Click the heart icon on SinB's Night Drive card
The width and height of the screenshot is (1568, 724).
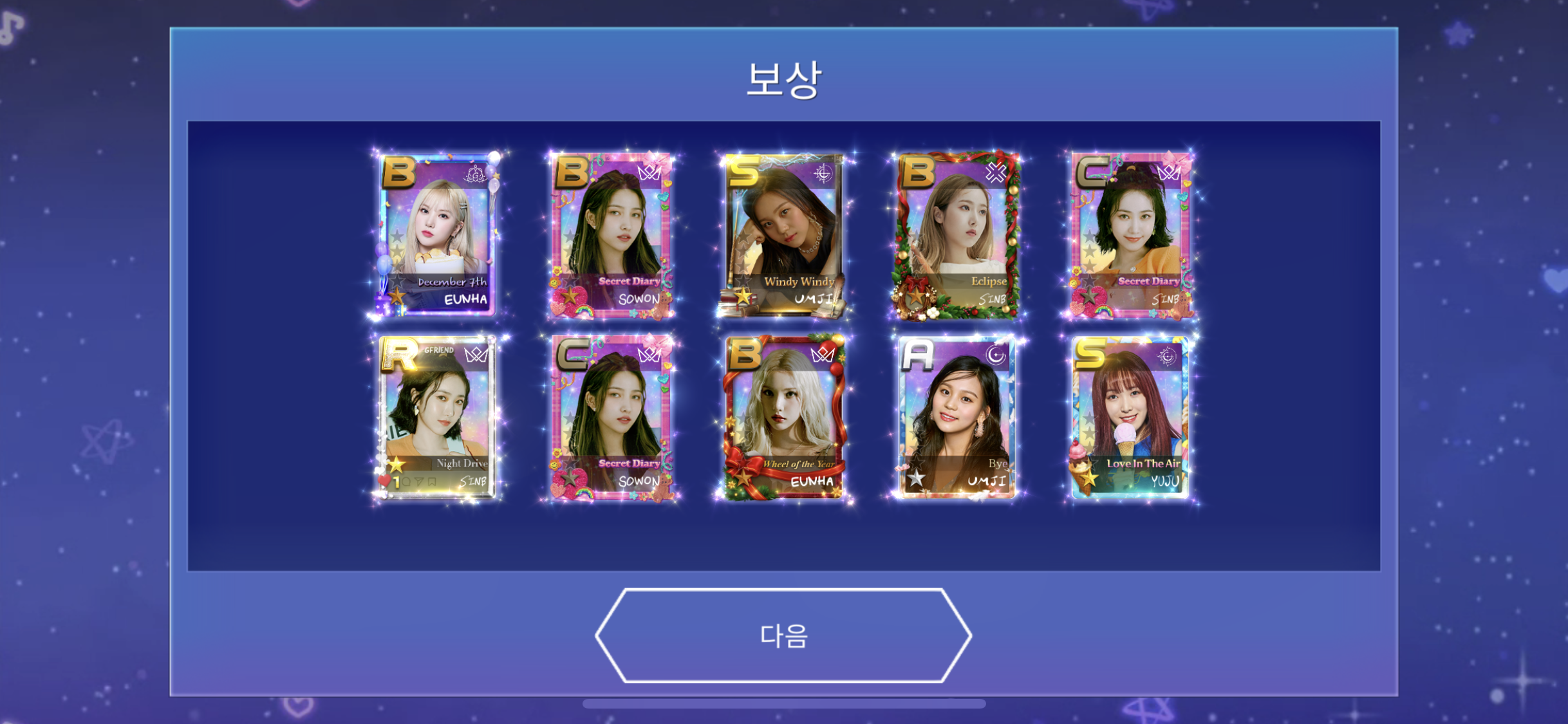point(384,479)
